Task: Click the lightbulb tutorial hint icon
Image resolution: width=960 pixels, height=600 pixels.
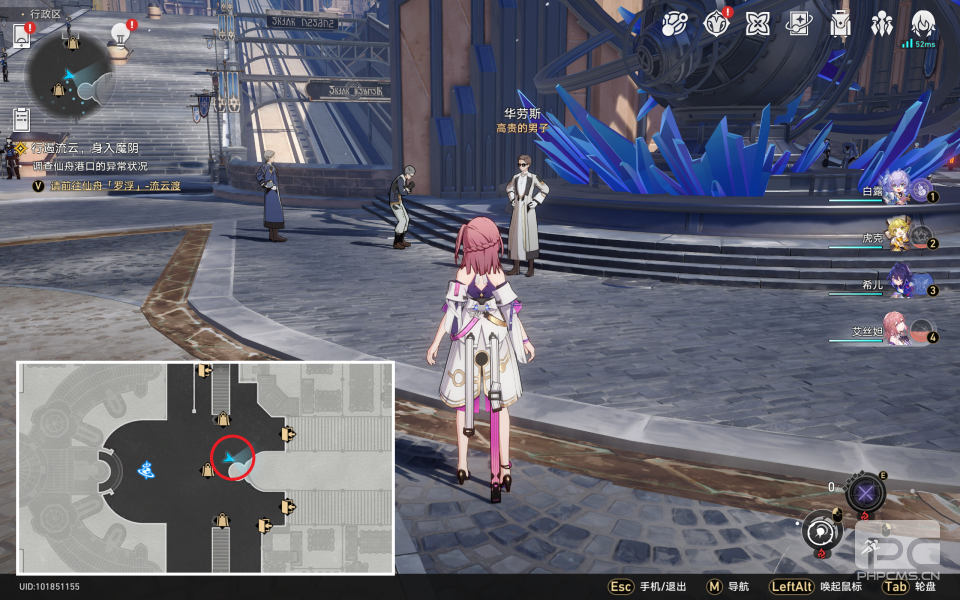Action: 121,36
